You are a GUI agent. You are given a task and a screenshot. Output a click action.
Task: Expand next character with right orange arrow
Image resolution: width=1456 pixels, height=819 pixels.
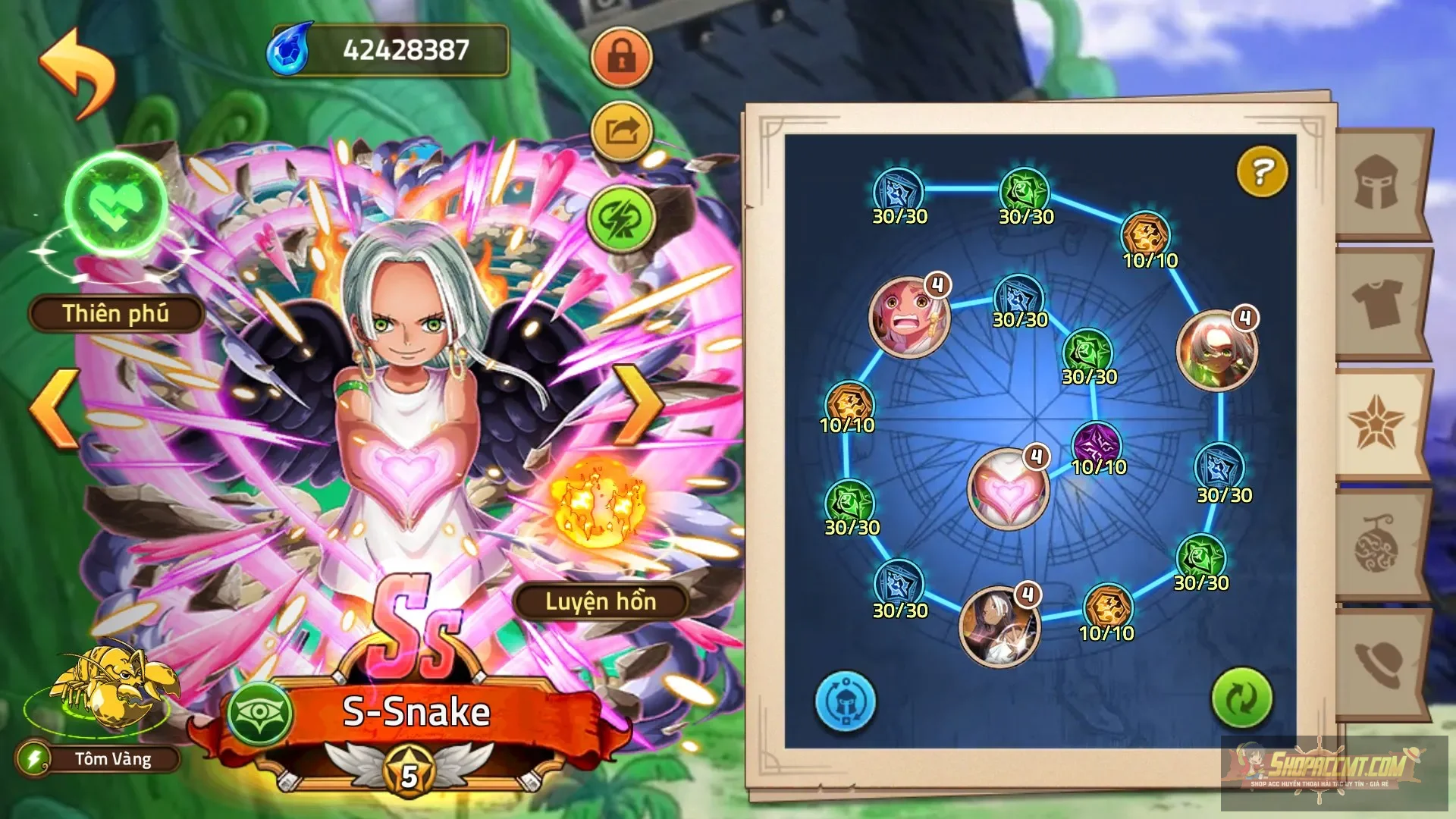pyautogui.click(x=639, y=404)
